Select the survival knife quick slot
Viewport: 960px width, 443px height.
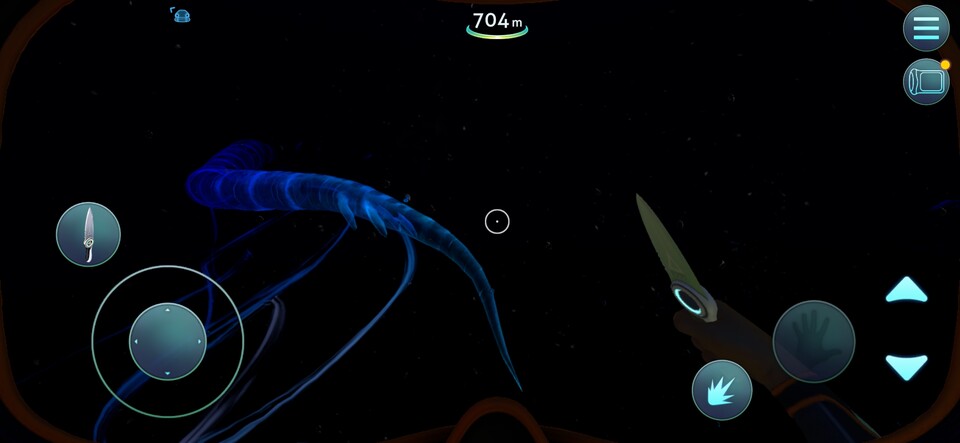(x=88, y=234)
